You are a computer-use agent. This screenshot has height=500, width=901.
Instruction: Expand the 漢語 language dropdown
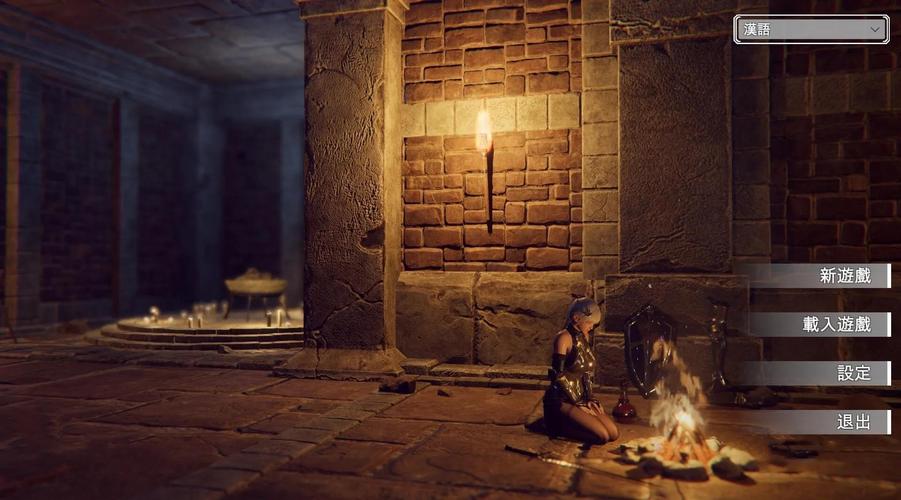(811, 29)
